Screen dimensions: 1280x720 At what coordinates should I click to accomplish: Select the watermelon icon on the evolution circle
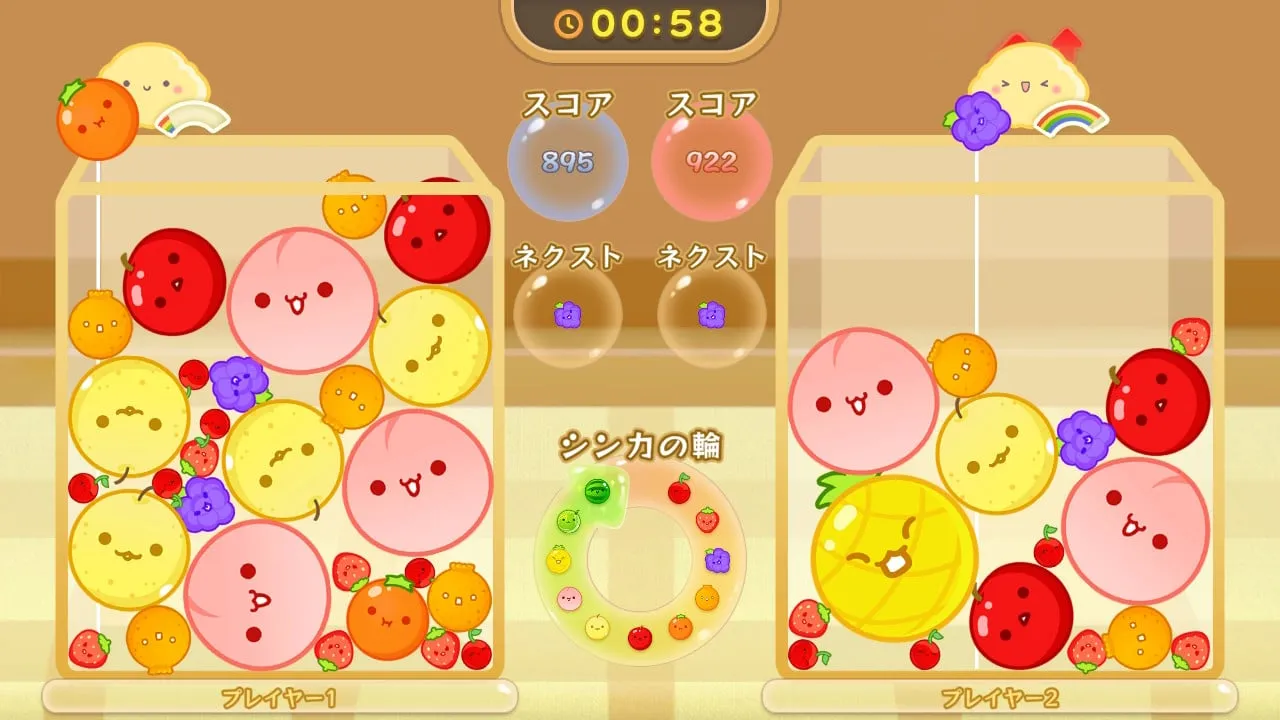[x=595, y=490]
